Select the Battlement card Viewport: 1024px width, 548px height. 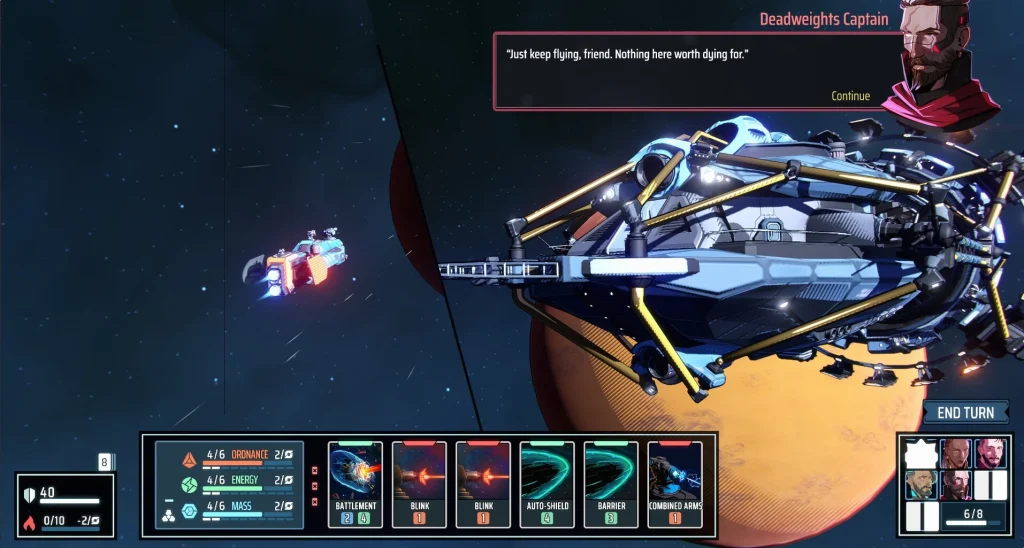[355, 483]
